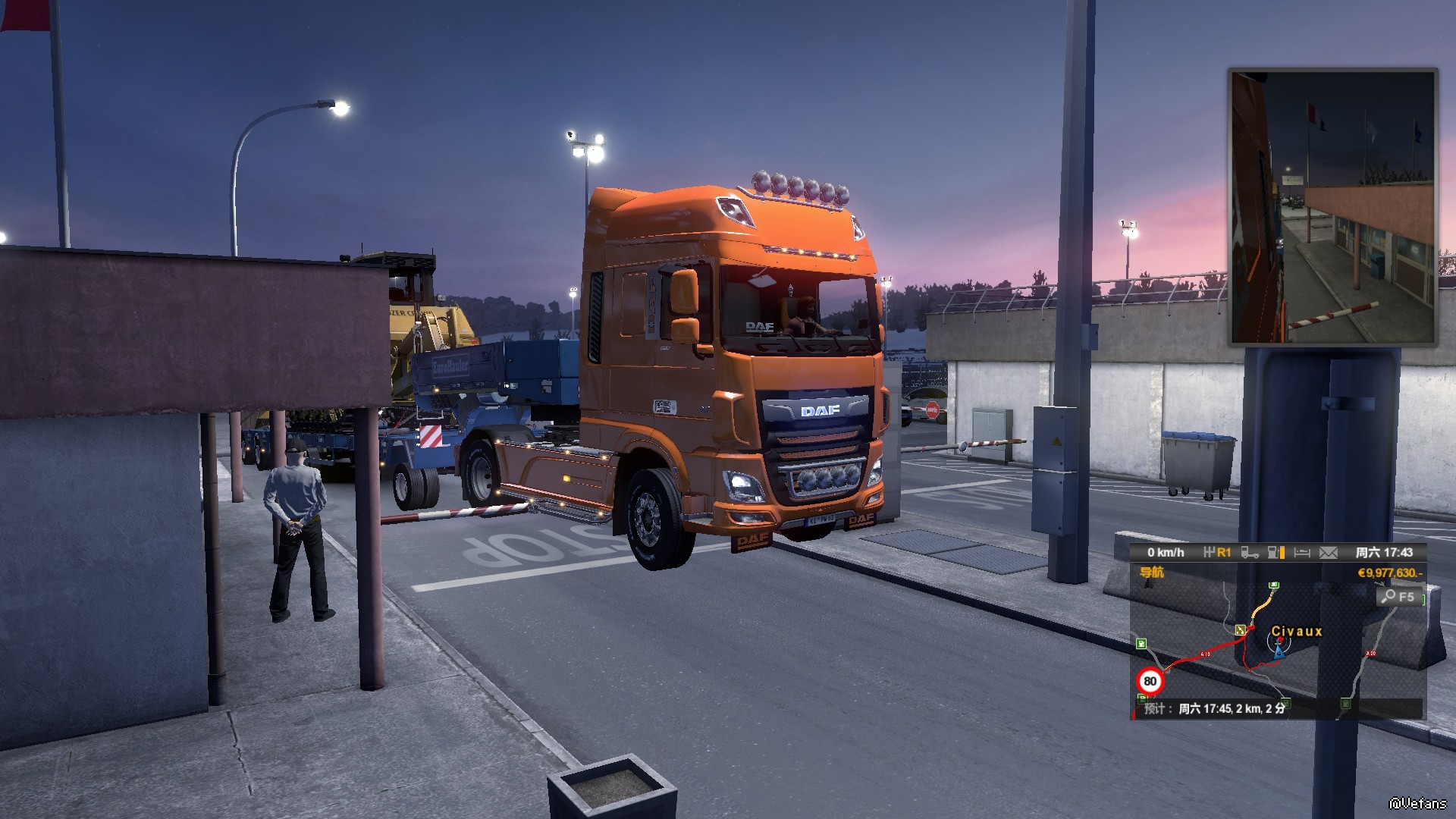Switch to the 导航 navigation tab
The width and height of the screenshot is (1456, 819).
pos(1151,573)
